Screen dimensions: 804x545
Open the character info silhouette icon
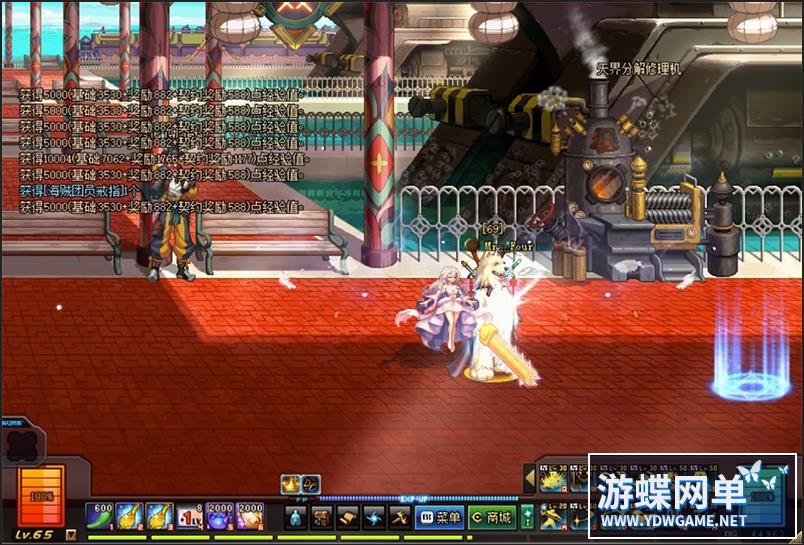coord(296,517)
